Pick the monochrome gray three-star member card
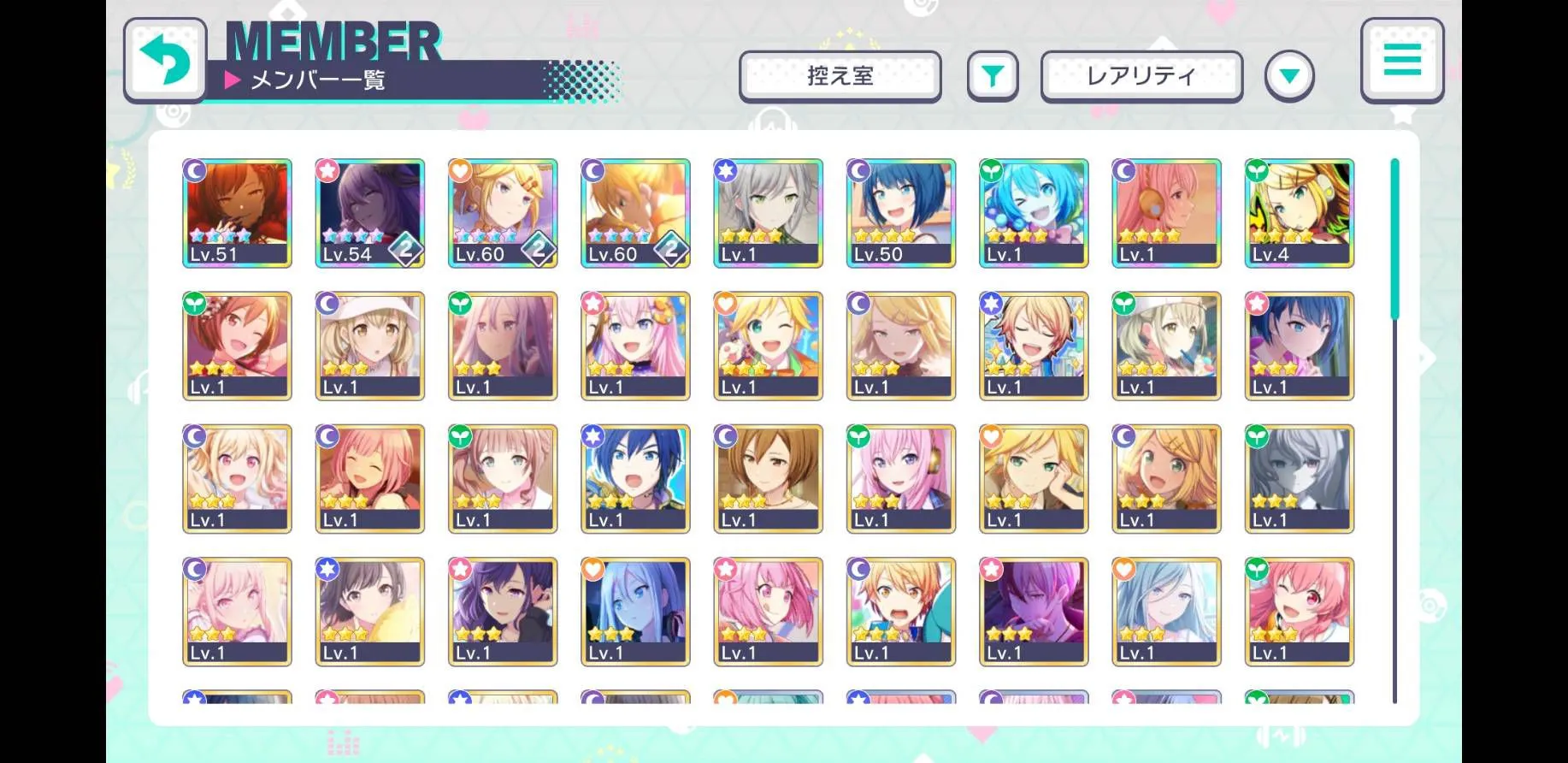This screenshot has height=763, width=1568. (x=1299, y=479)
